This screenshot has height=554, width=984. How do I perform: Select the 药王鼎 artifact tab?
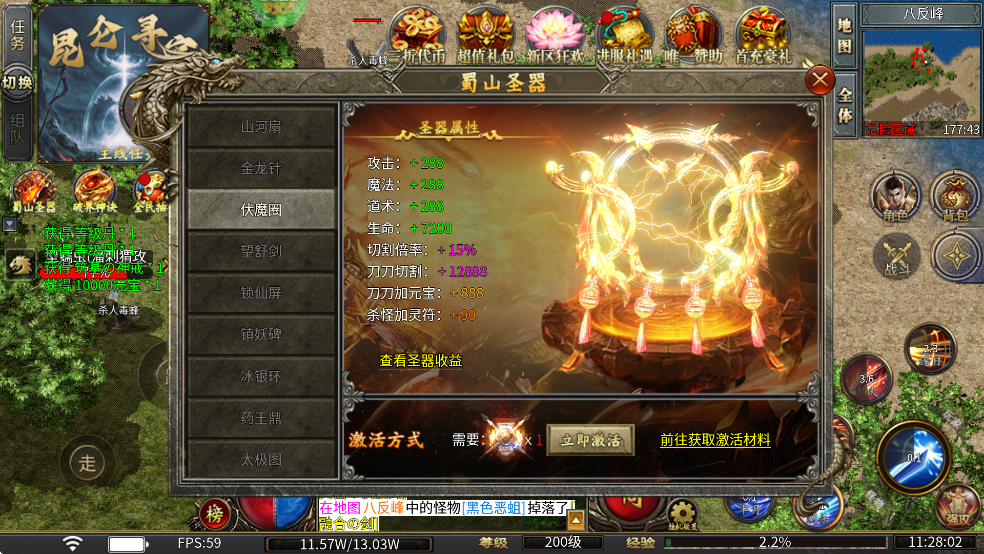click(261, 419)
